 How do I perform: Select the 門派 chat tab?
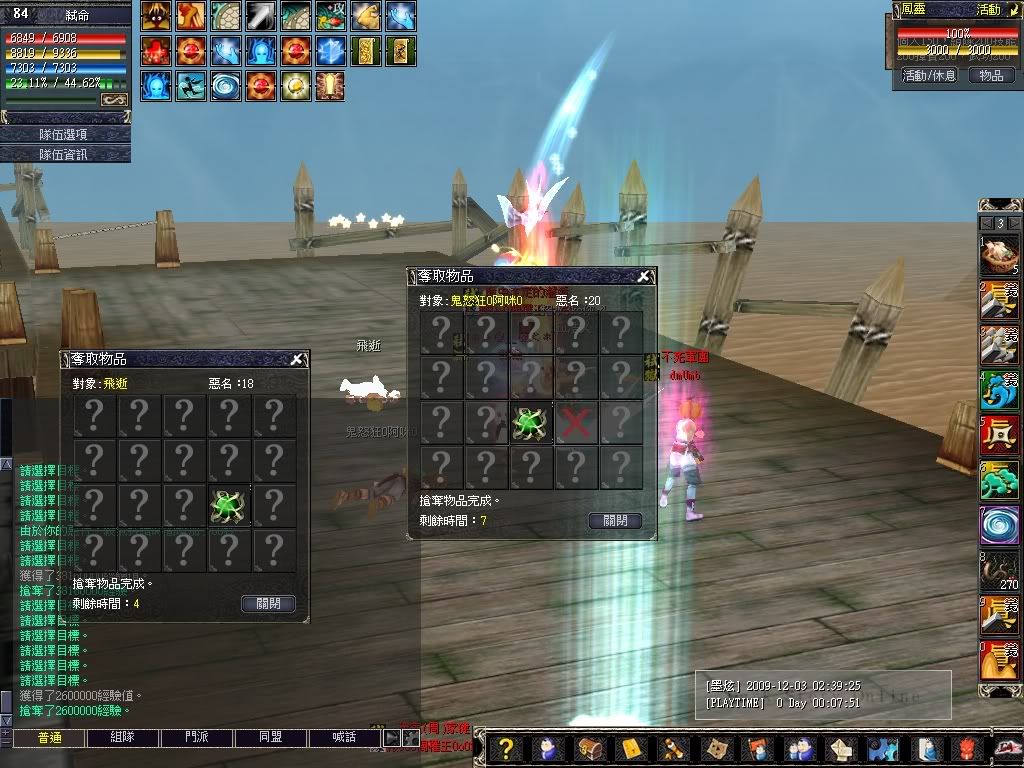coord(197,738)
